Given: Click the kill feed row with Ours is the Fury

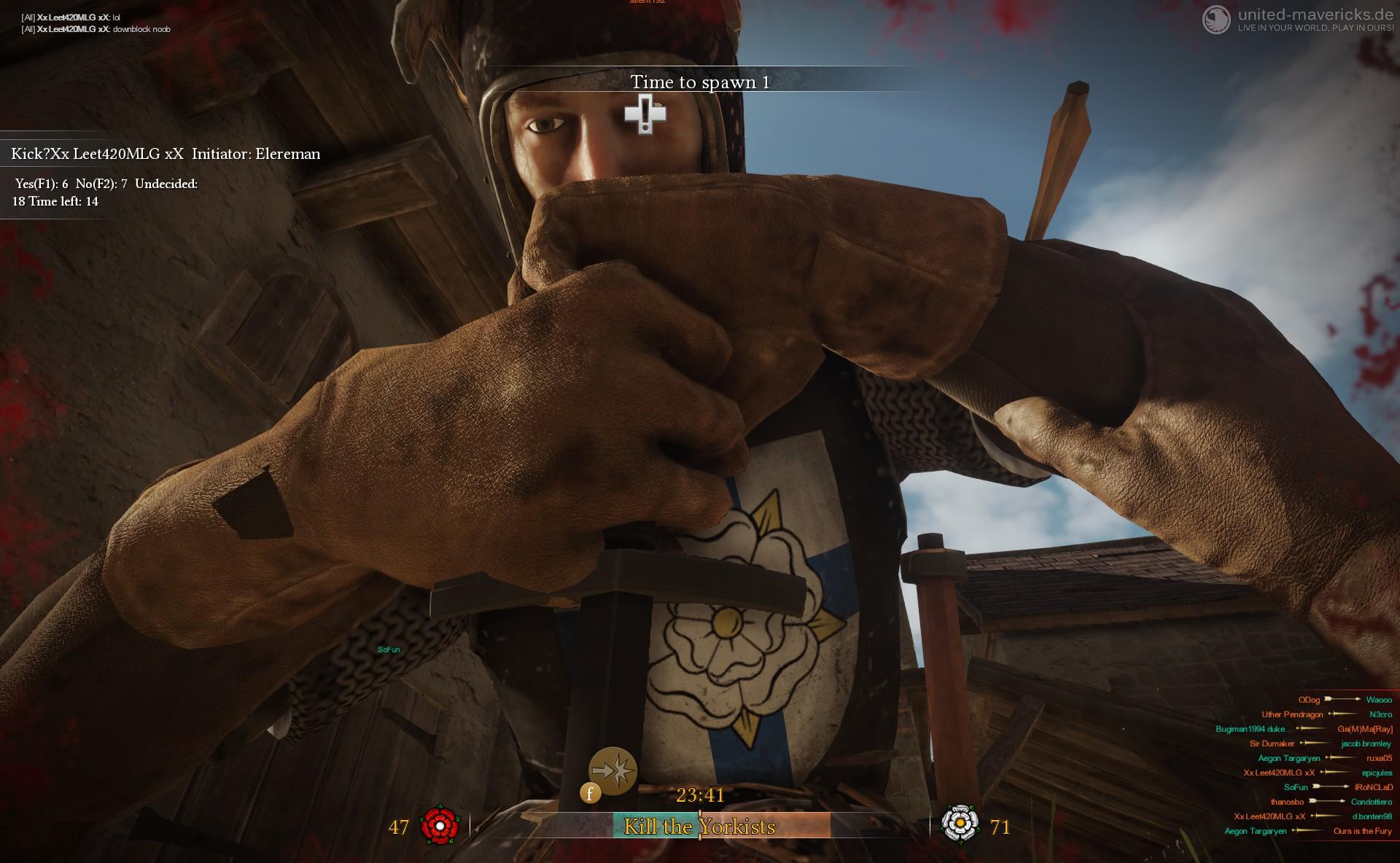Looking at the screenshot, I should click(1308, 831).
